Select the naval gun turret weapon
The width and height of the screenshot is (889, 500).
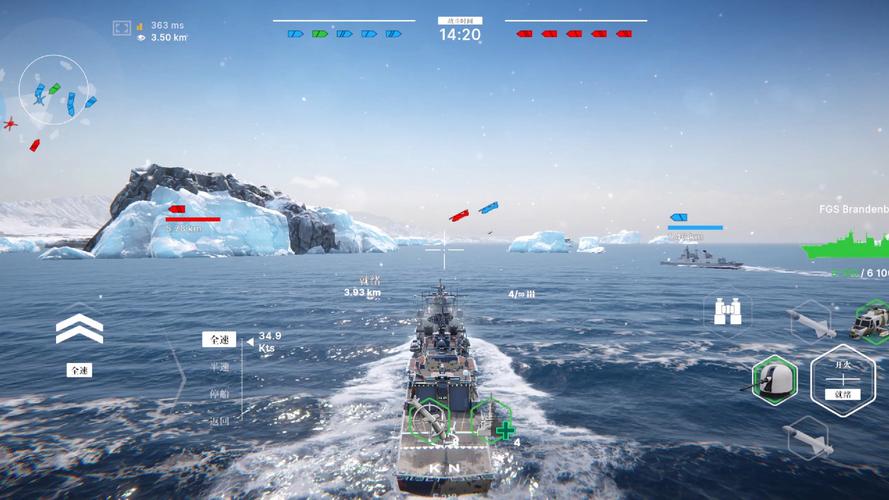(x=774, y=379)
